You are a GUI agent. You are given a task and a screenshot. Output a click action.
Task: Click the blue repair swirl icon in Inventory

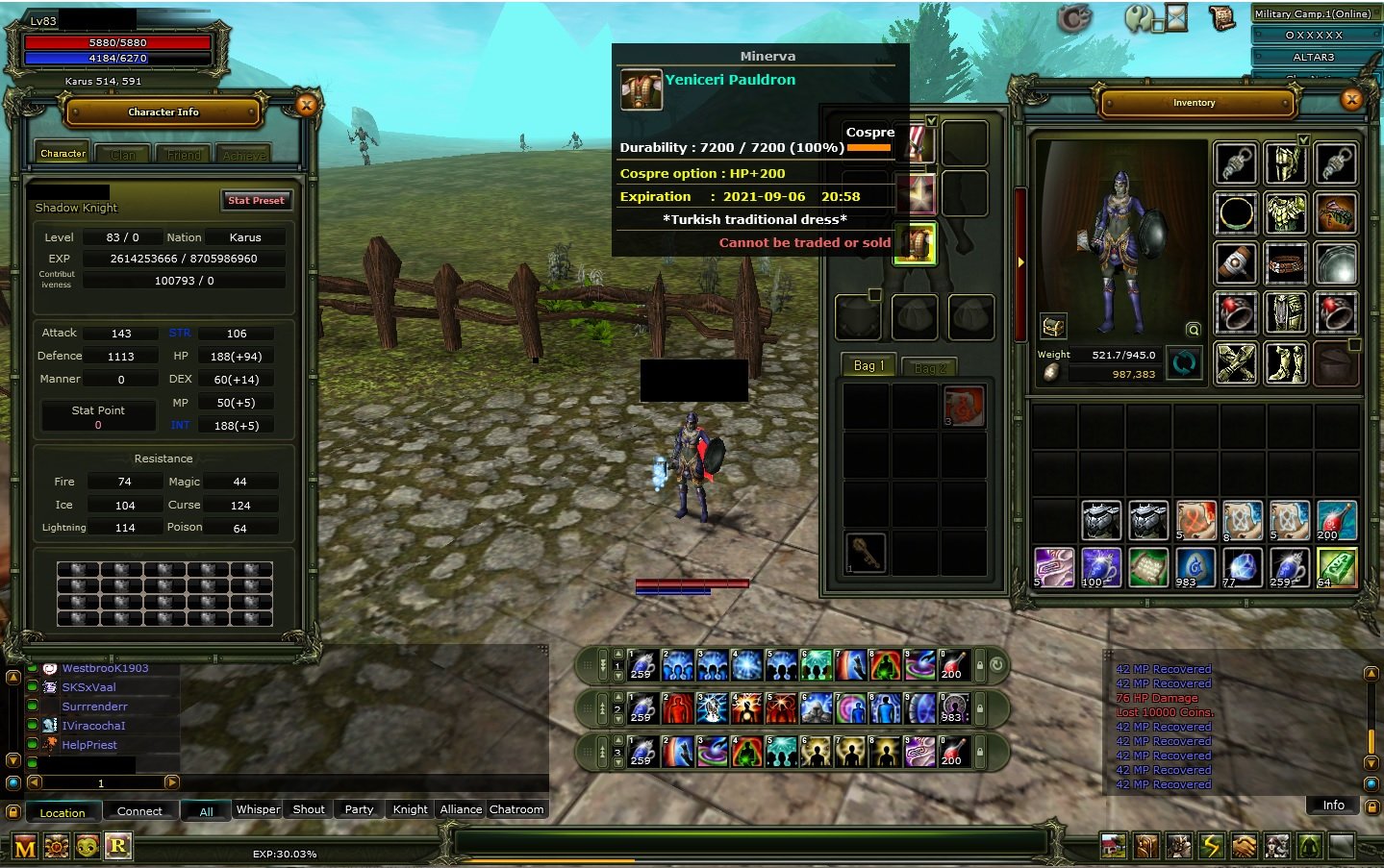click(1184, 363)
